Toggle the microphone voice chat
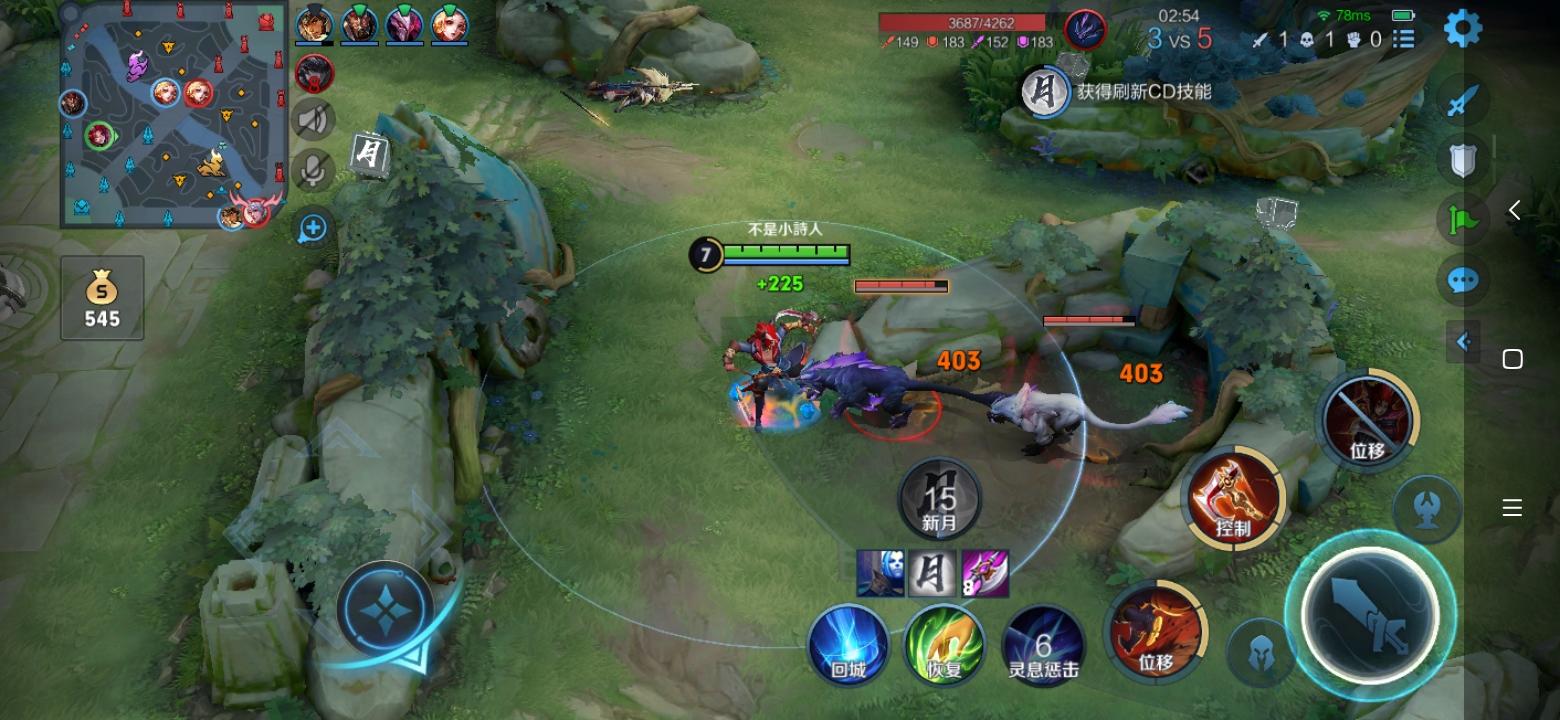The image size is (1560, 720). point(311,170)
